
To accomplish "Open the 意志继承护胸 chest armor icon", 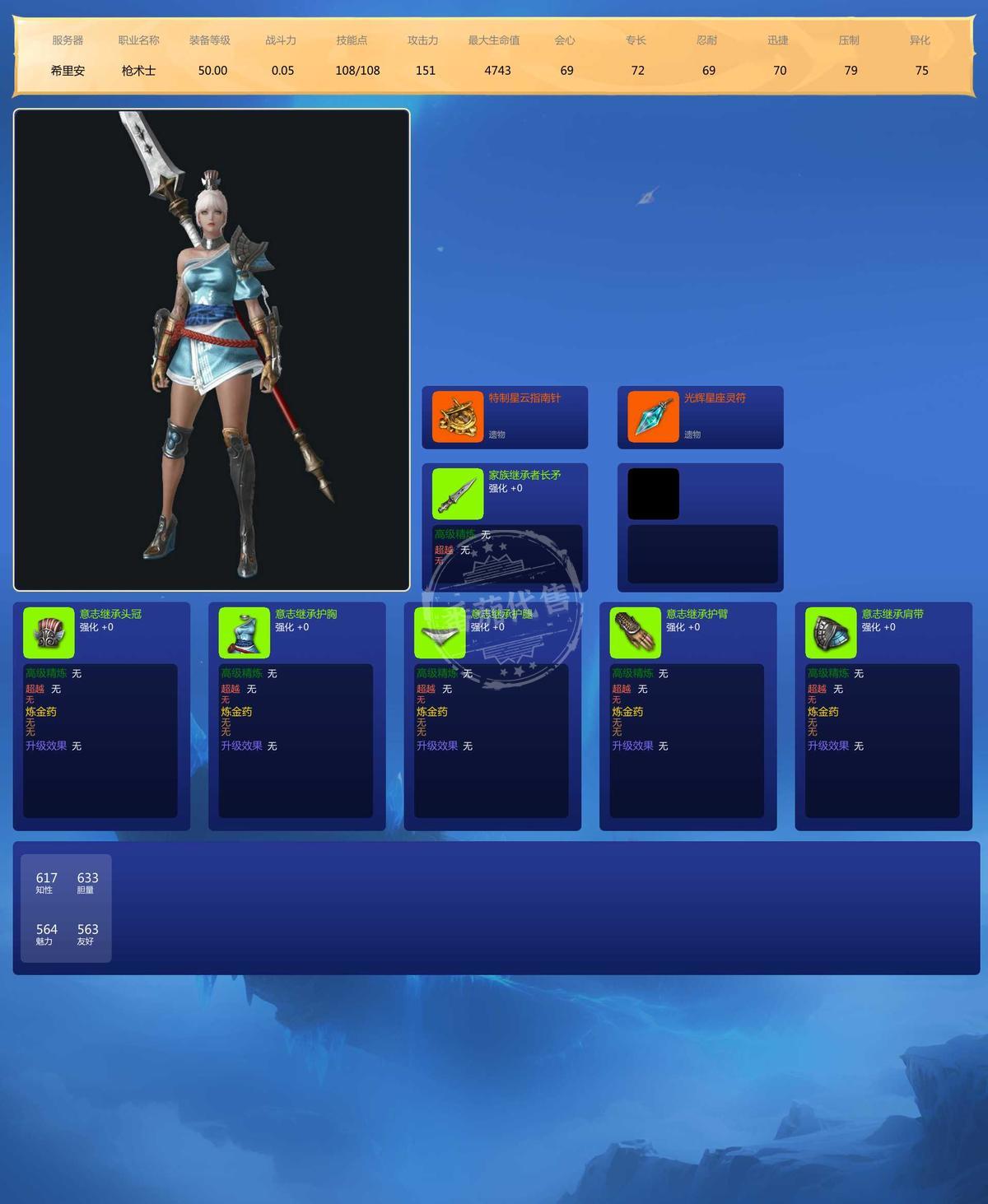I will [x=245, y=633].
